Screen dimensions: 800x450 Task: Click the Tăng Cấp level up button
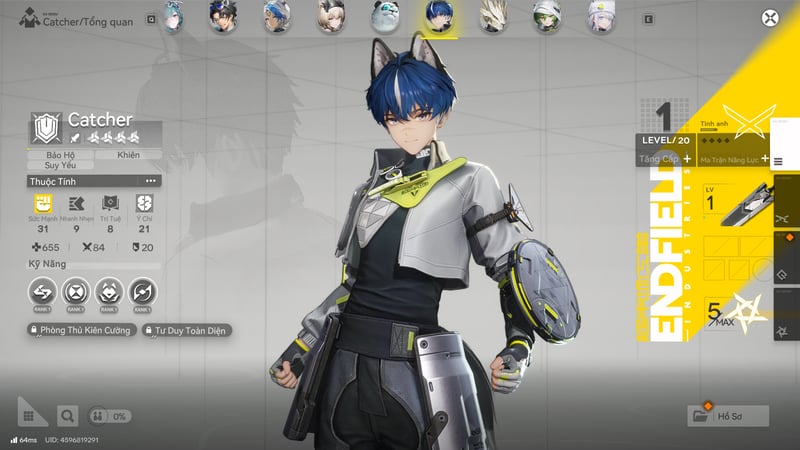[665, 159]
